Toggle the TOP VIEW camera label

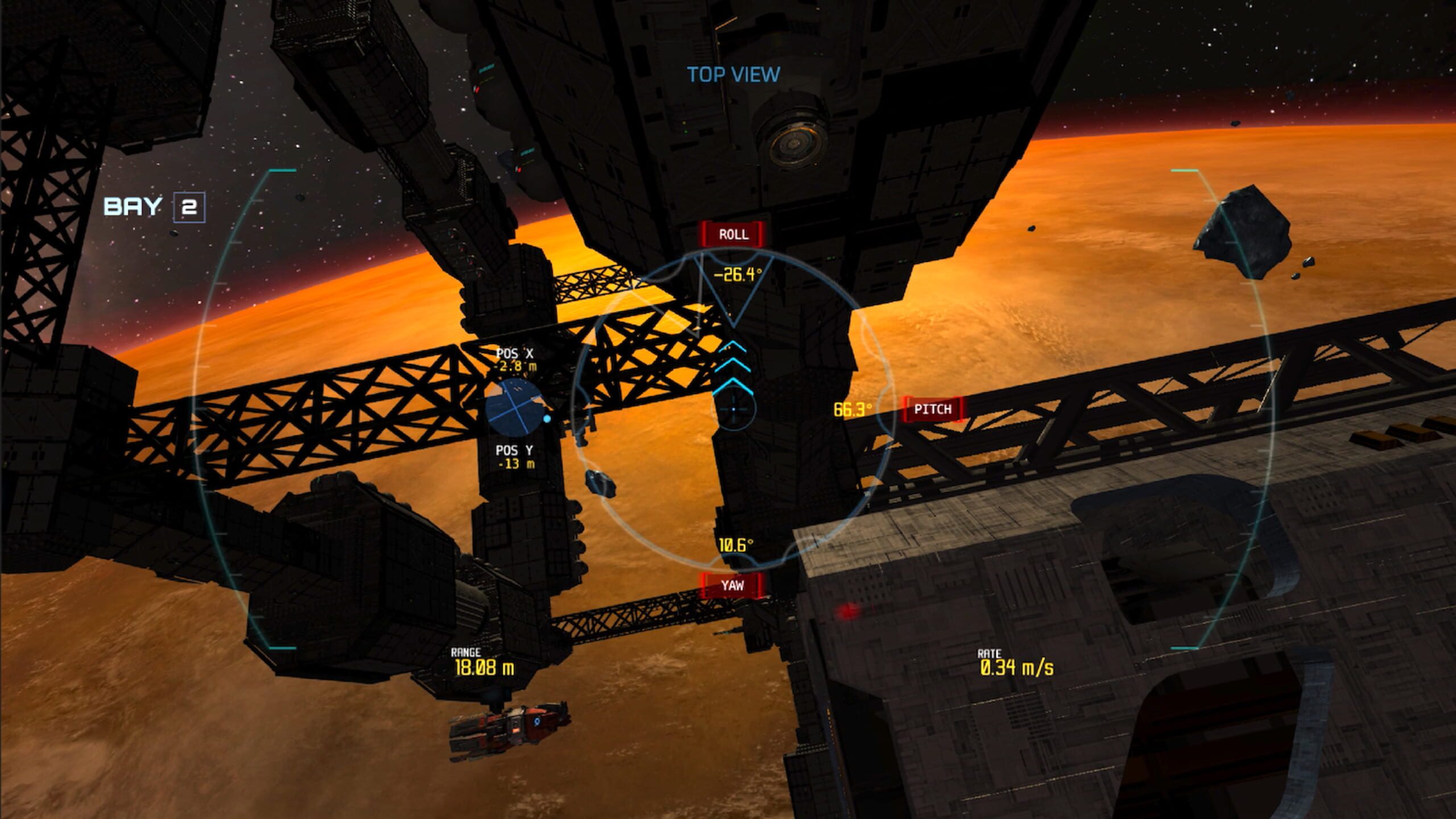tap(733, 75)
